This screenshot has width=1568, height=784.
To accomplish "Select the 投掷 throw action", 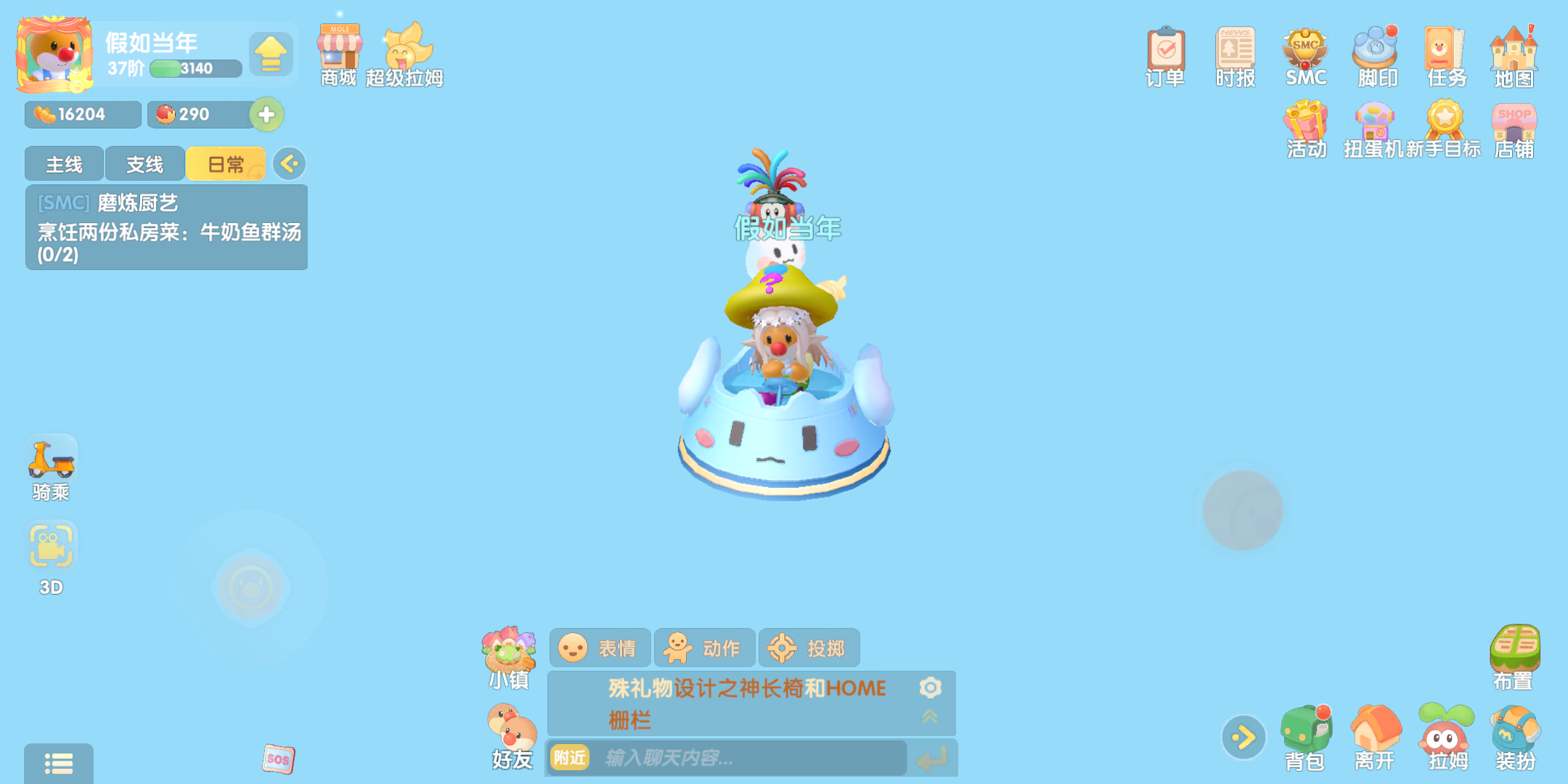I will pyautogui.click(x=809, y=647).
